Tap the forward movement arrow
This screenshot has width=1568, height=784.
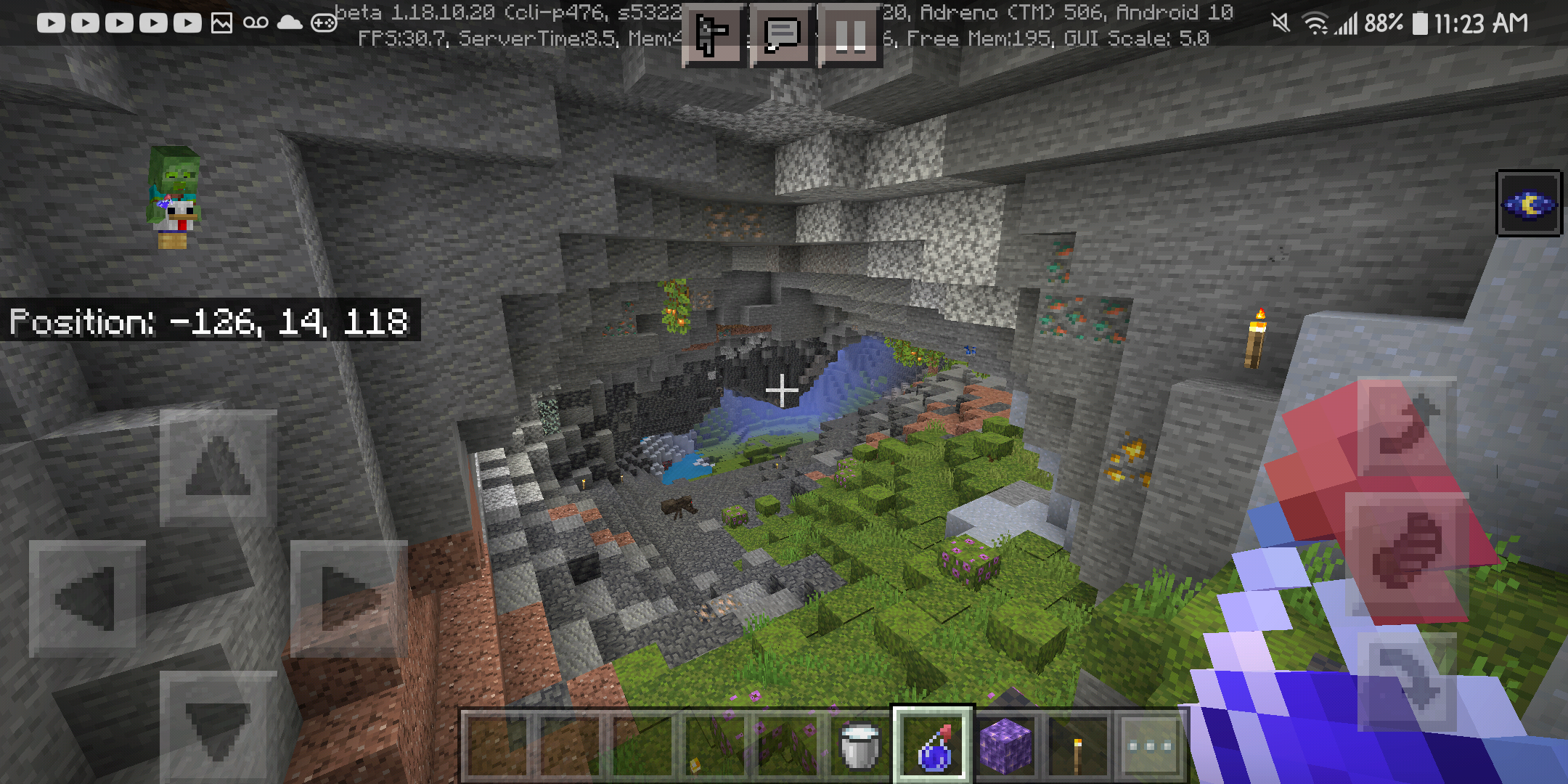218,467
